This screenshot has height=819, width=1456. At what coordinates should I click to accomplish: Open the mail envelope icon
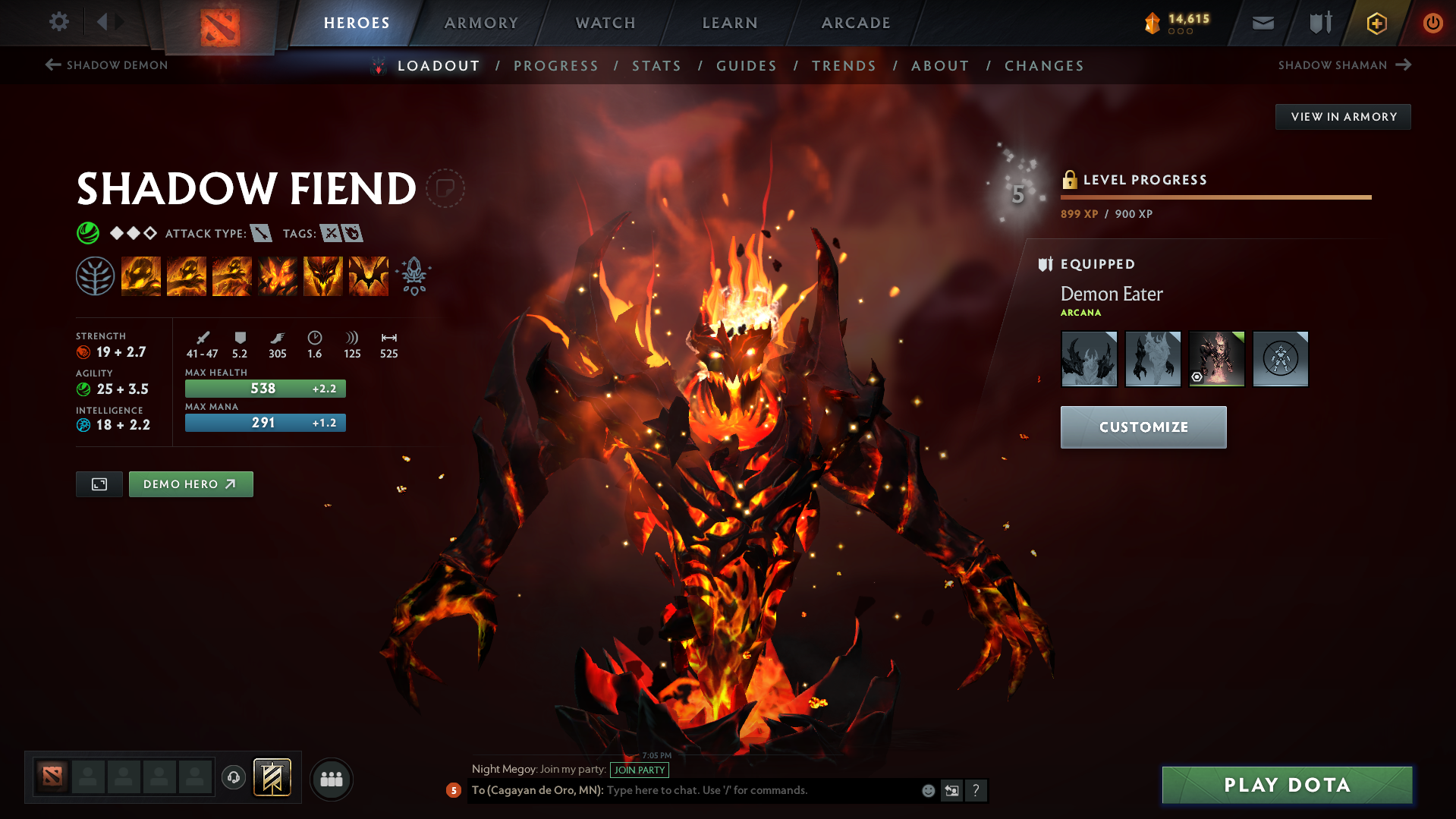point(1262,23)
